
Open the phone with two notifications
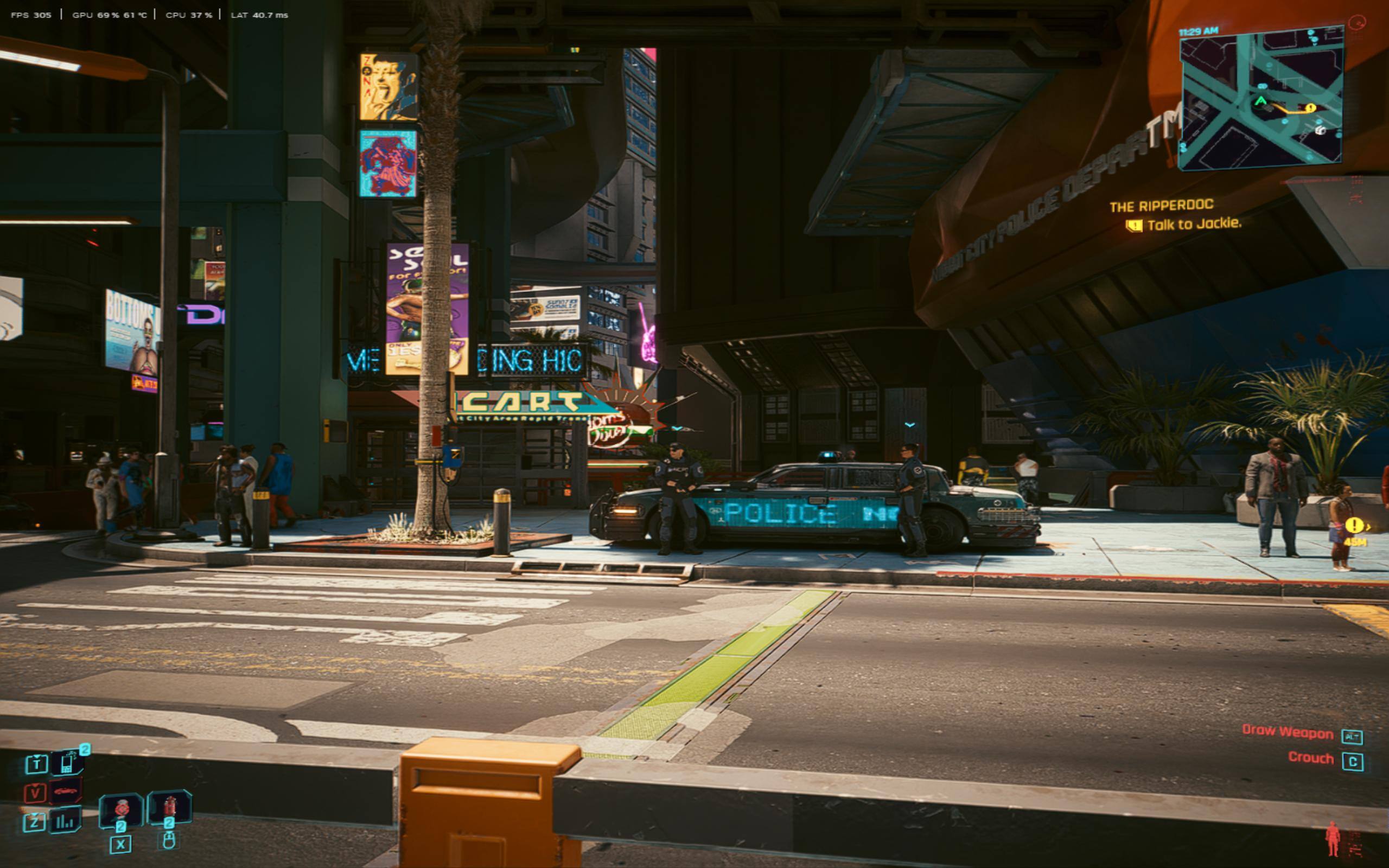[68, 762]
